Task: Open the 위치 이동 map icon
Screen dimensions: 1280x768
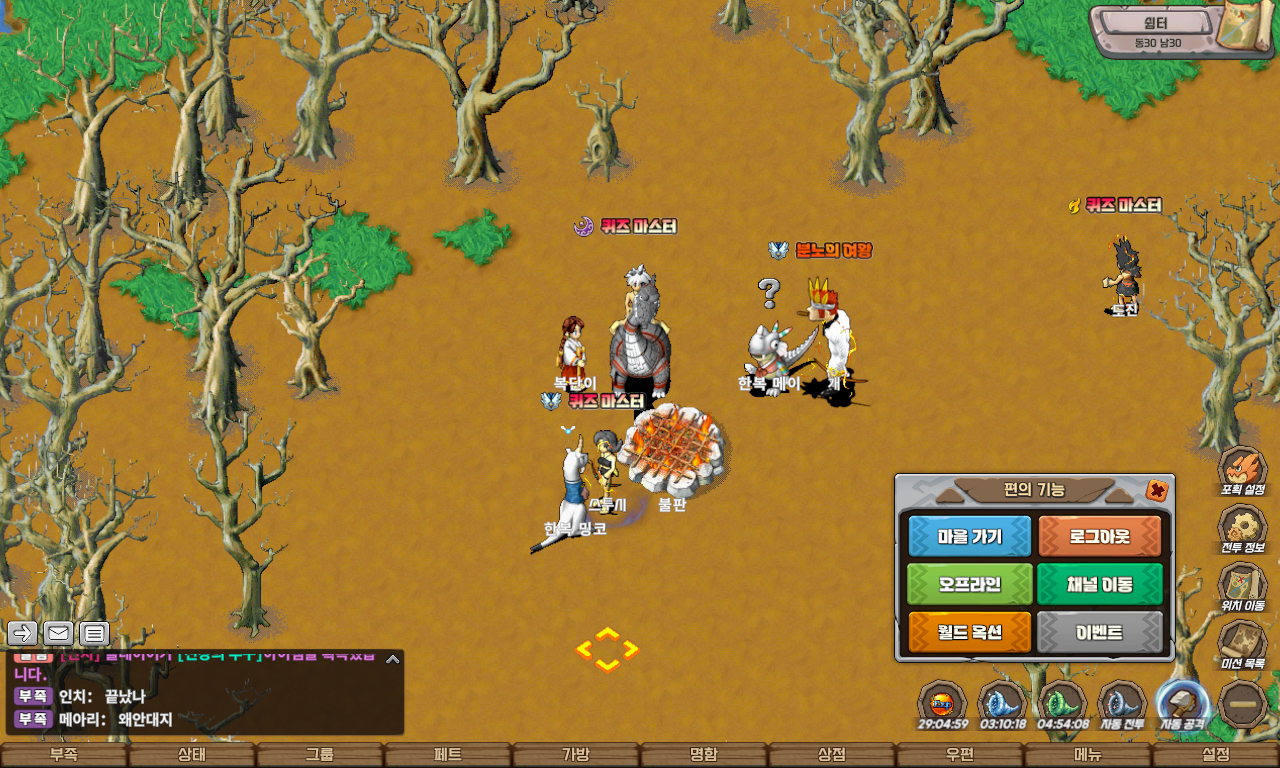Action: [x=1242, y=585]
